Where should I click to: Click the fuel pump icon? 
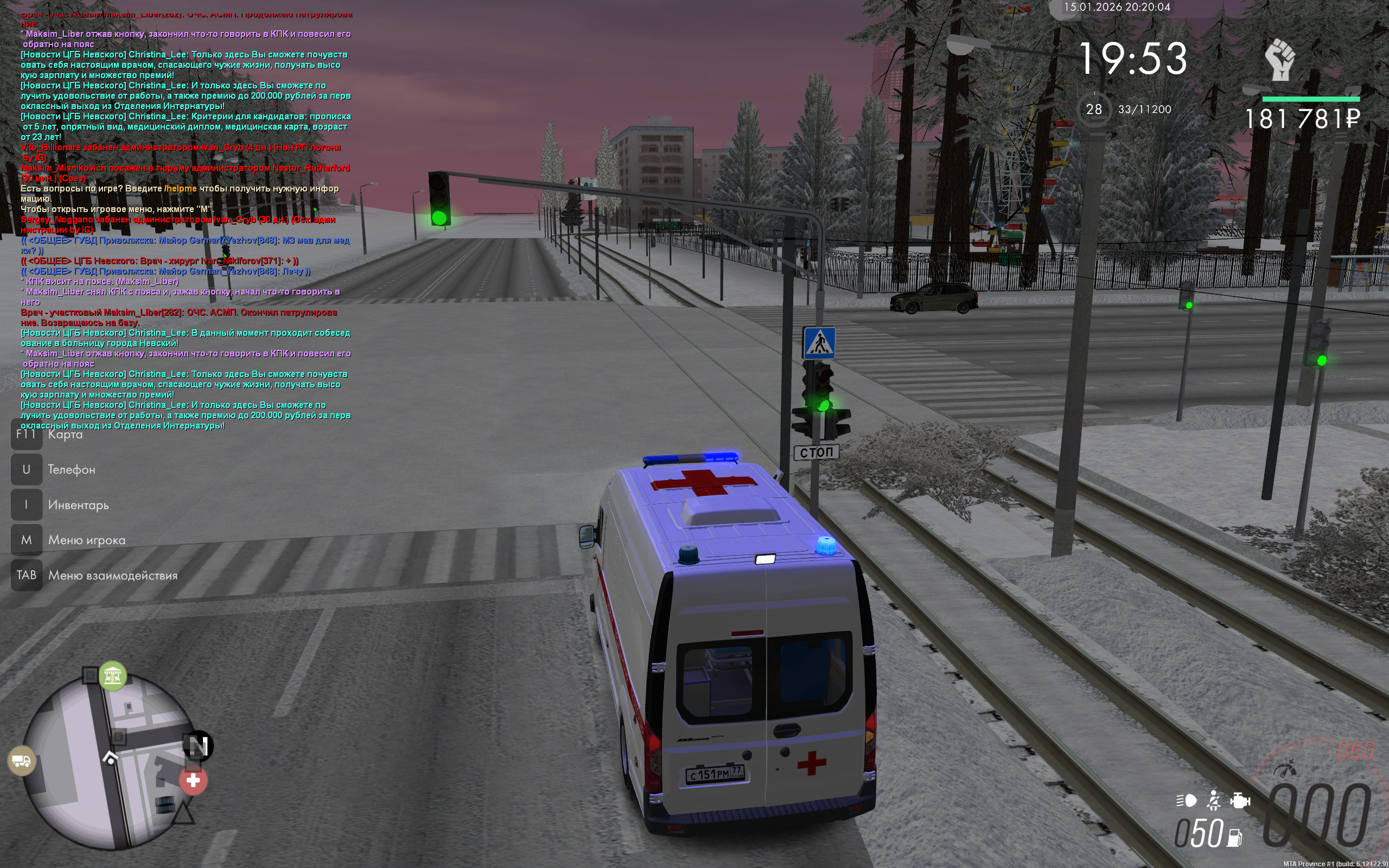[x=1234, y=837]
